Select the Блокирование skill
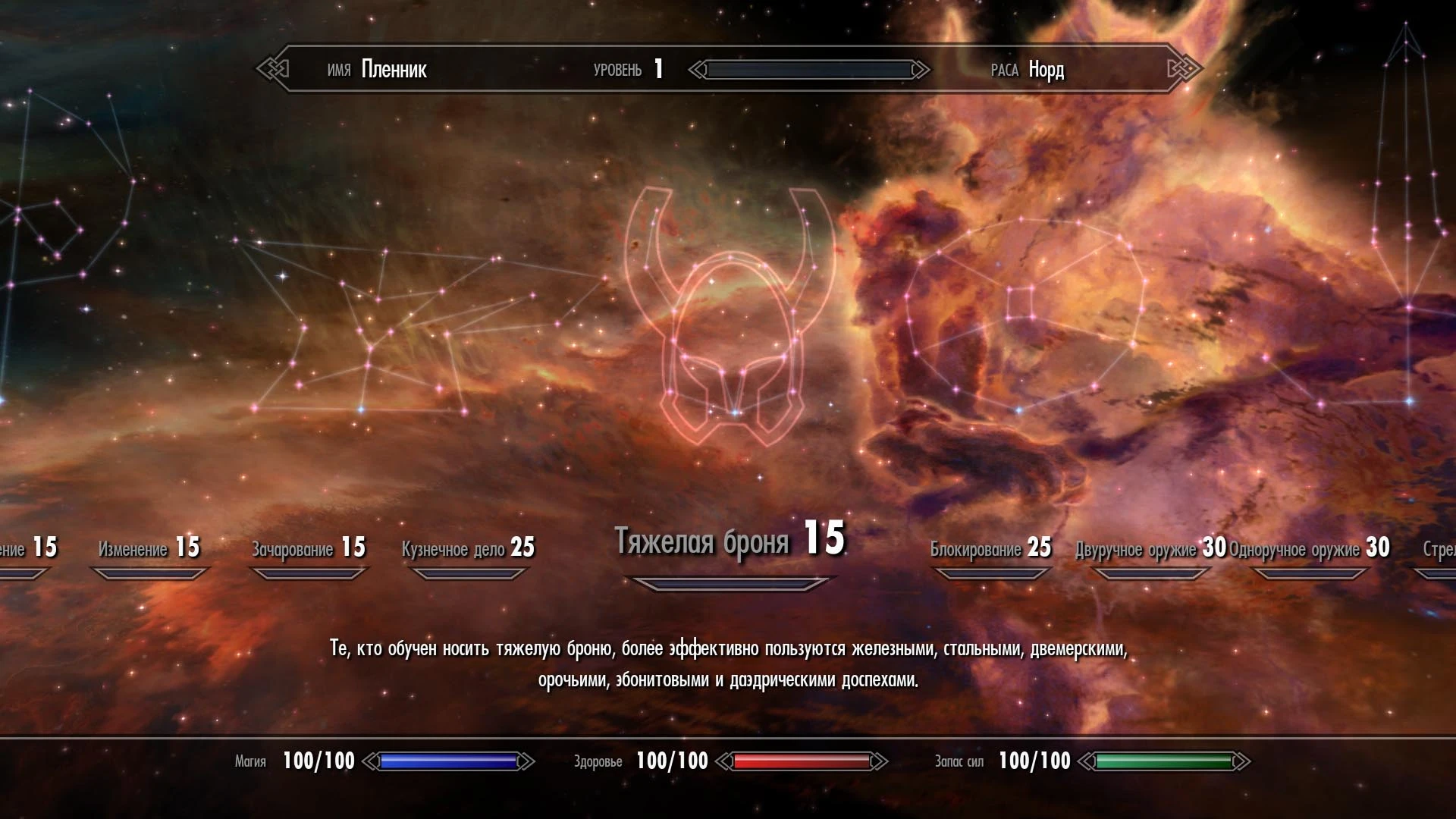The width and height of the screenshot is (1456, 819). click(x=990, y=548)
